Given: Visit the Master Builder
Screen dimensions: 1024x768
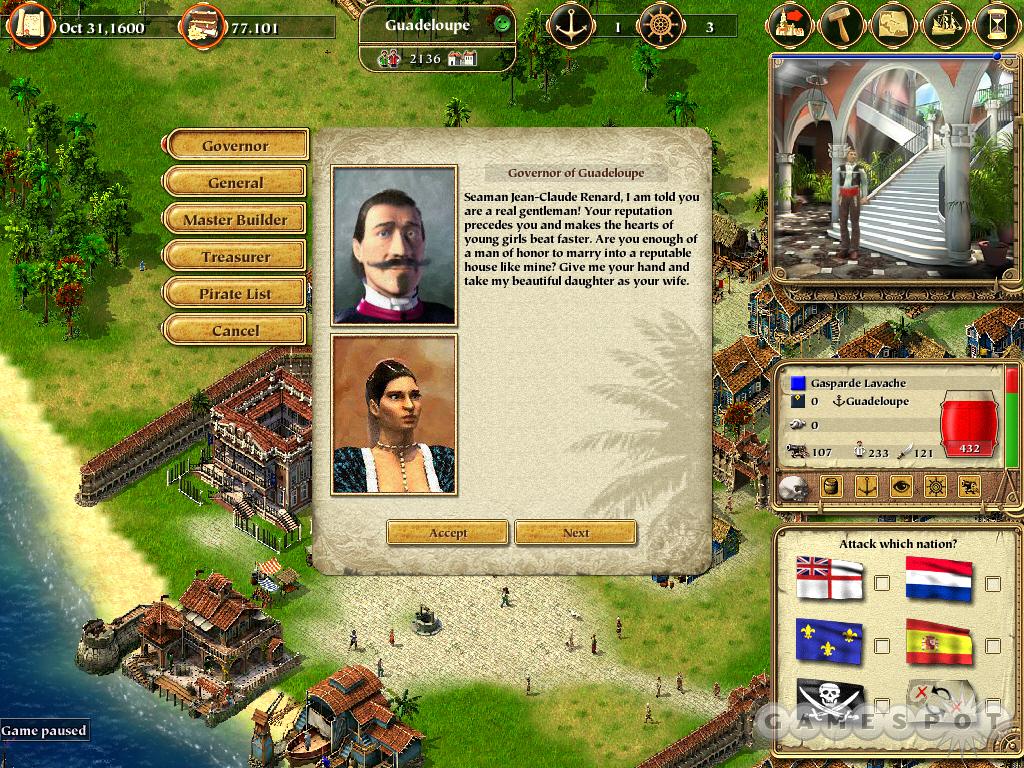Looking at the screenshot, I should (235, 220).
